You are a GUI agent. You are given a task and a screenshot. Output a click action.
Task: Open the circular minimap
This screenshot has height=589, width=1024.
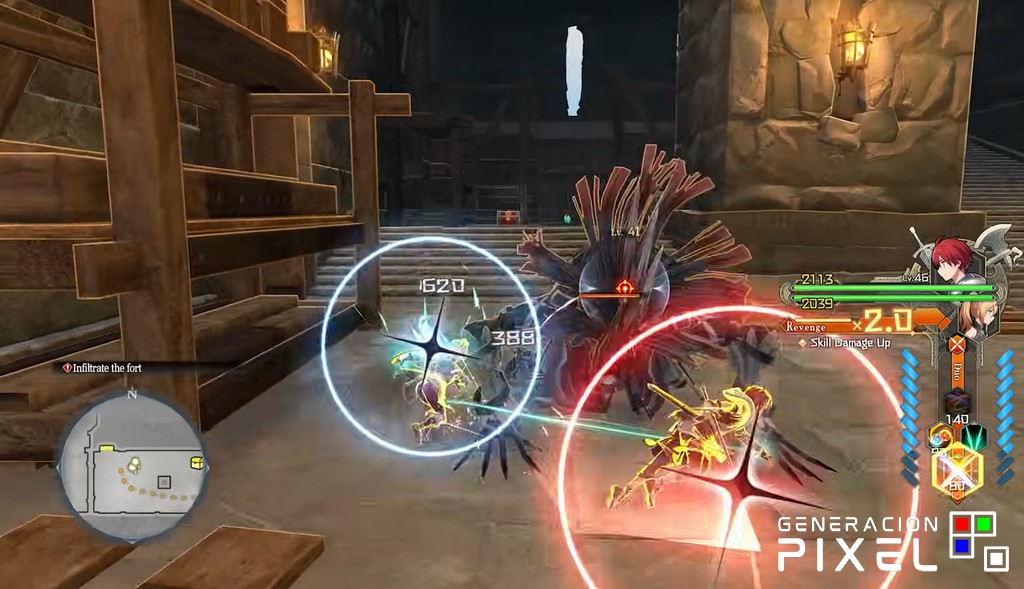(133, 467)
